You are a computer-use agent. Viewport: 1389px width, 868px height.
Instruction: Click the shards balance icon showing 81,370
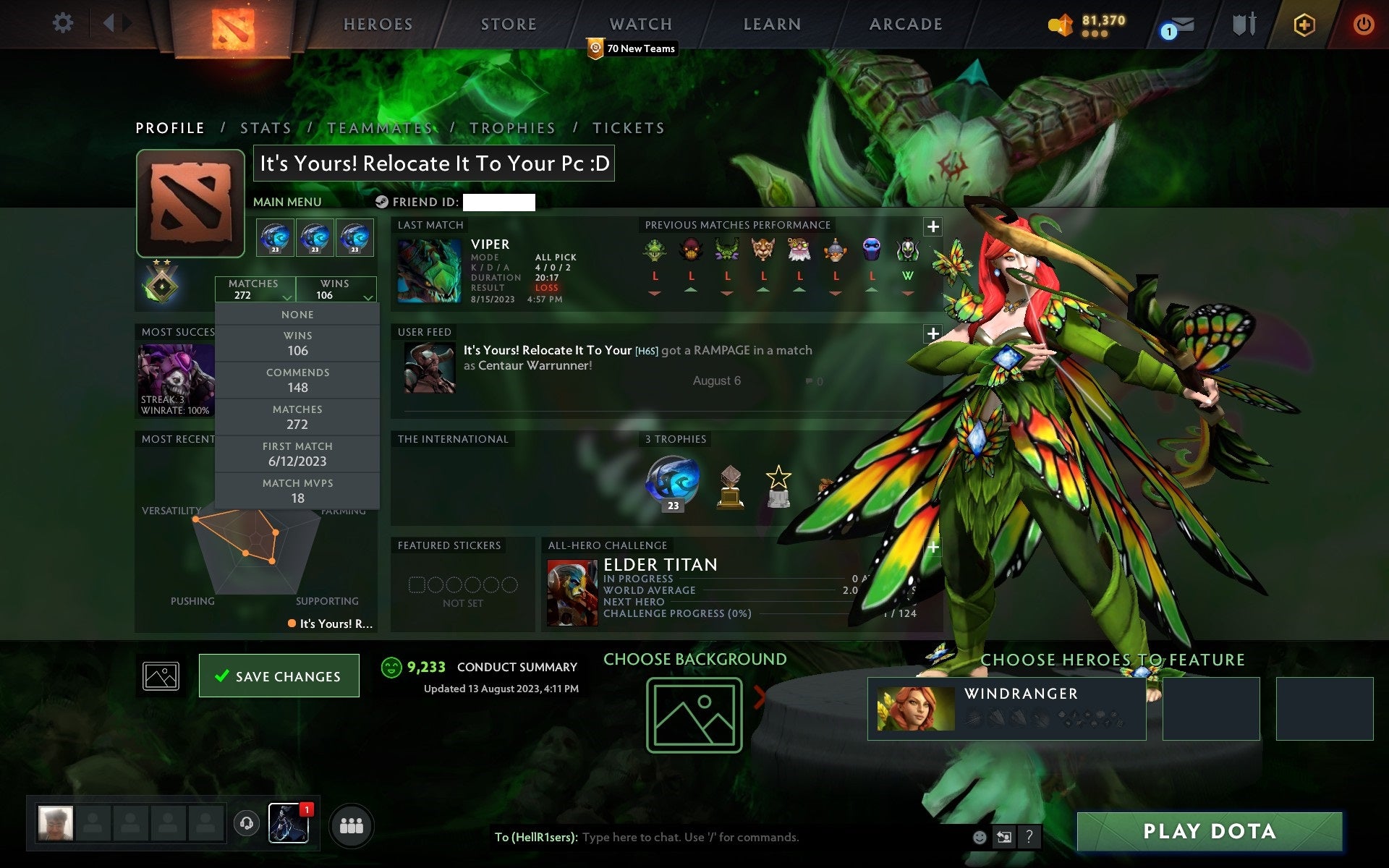click(1061, 22)
